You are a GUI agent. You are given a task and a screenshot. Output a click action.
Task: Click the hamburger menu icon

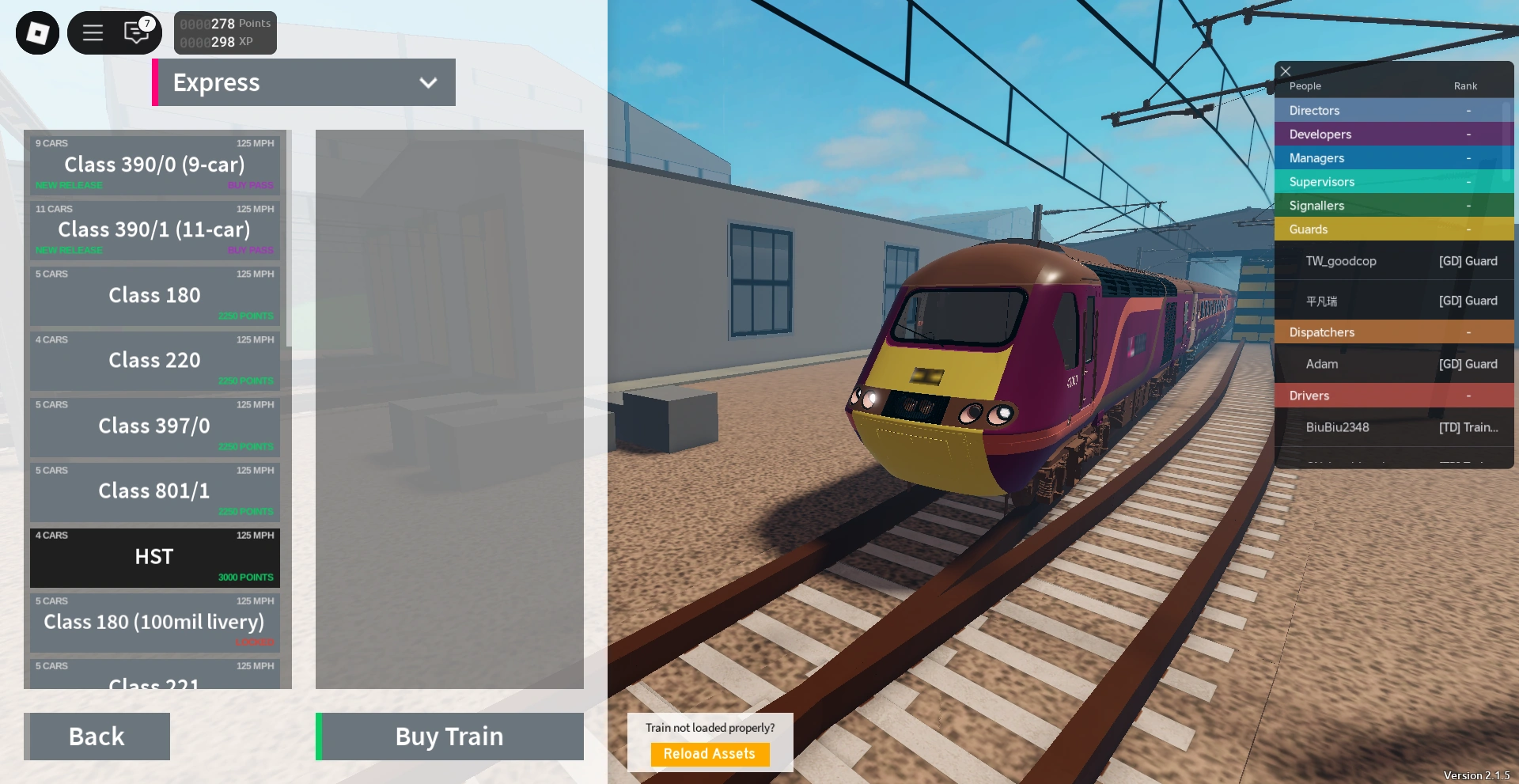click(93, 32)
